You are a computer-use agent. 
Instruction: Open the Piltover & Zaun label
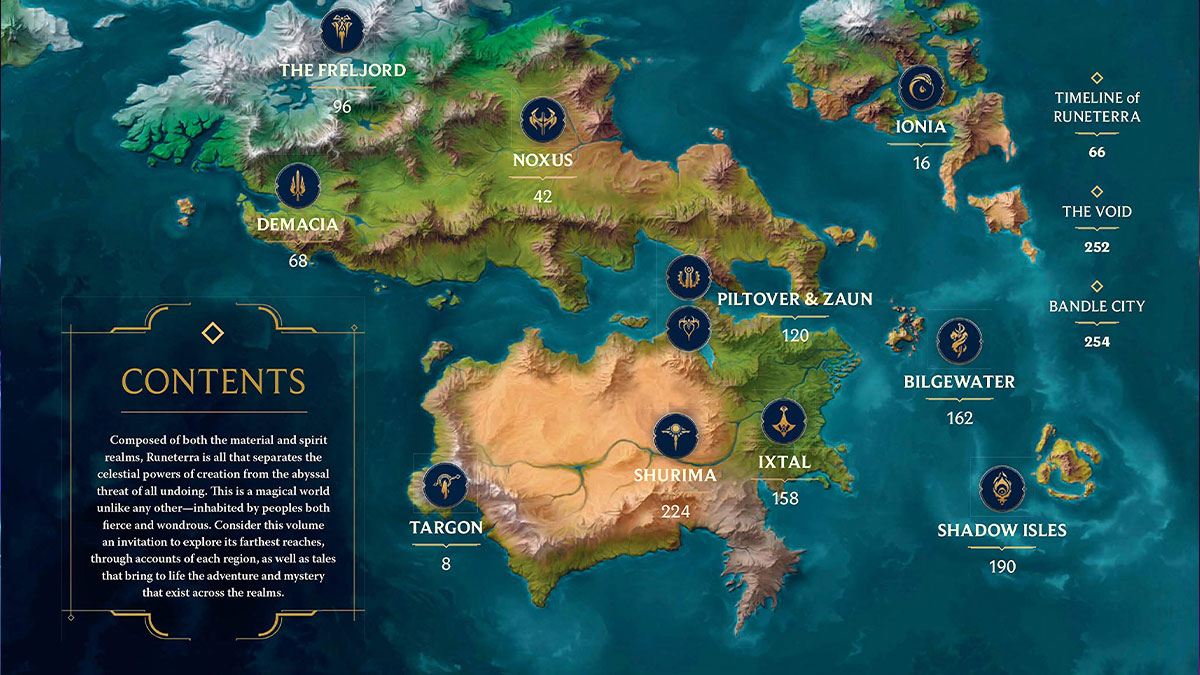795,299
